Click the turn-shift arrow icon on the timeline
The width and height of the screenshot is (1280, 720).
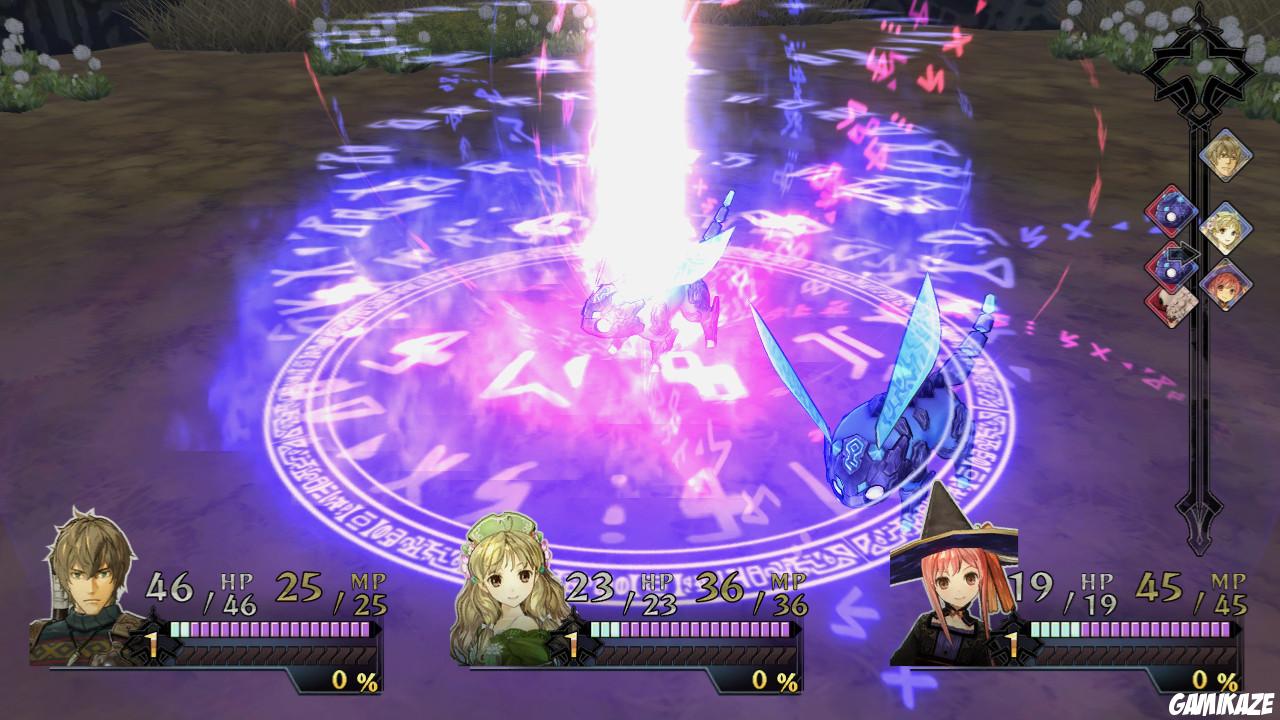1185,252
